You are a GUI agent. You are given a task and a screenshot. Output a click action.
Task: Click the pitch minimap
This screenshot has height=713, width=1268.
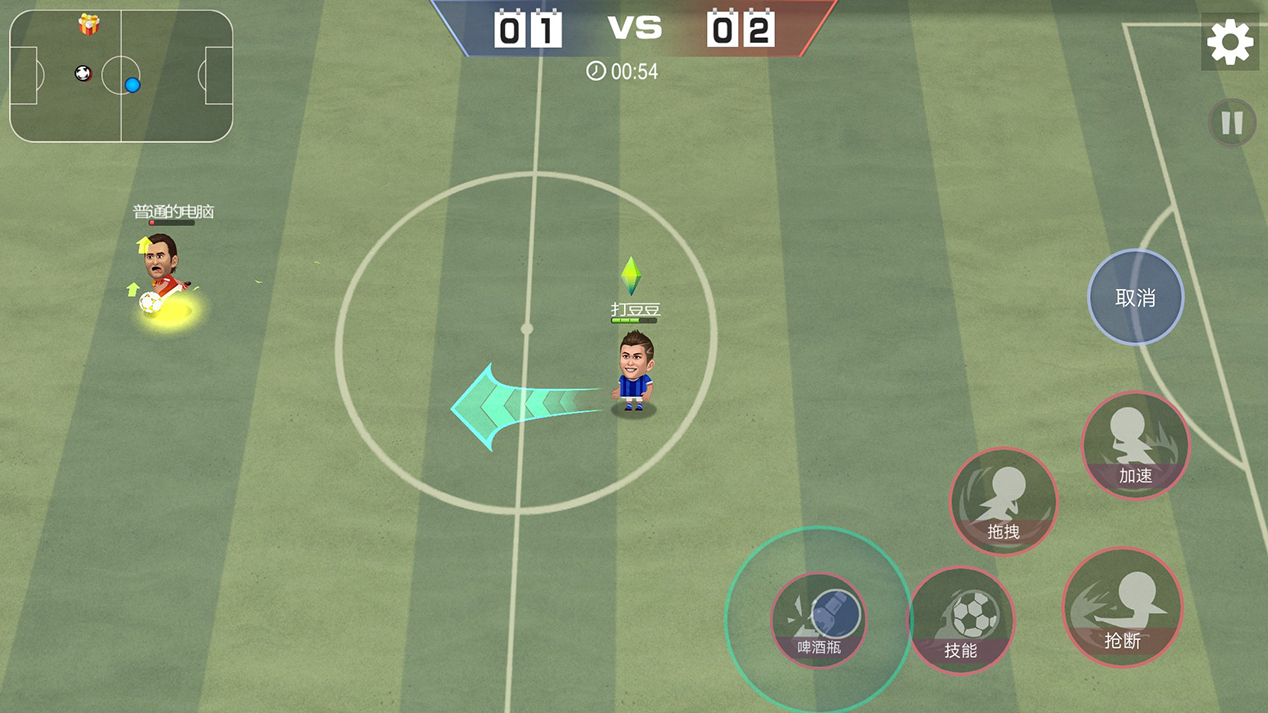click(x=121, y=76)
